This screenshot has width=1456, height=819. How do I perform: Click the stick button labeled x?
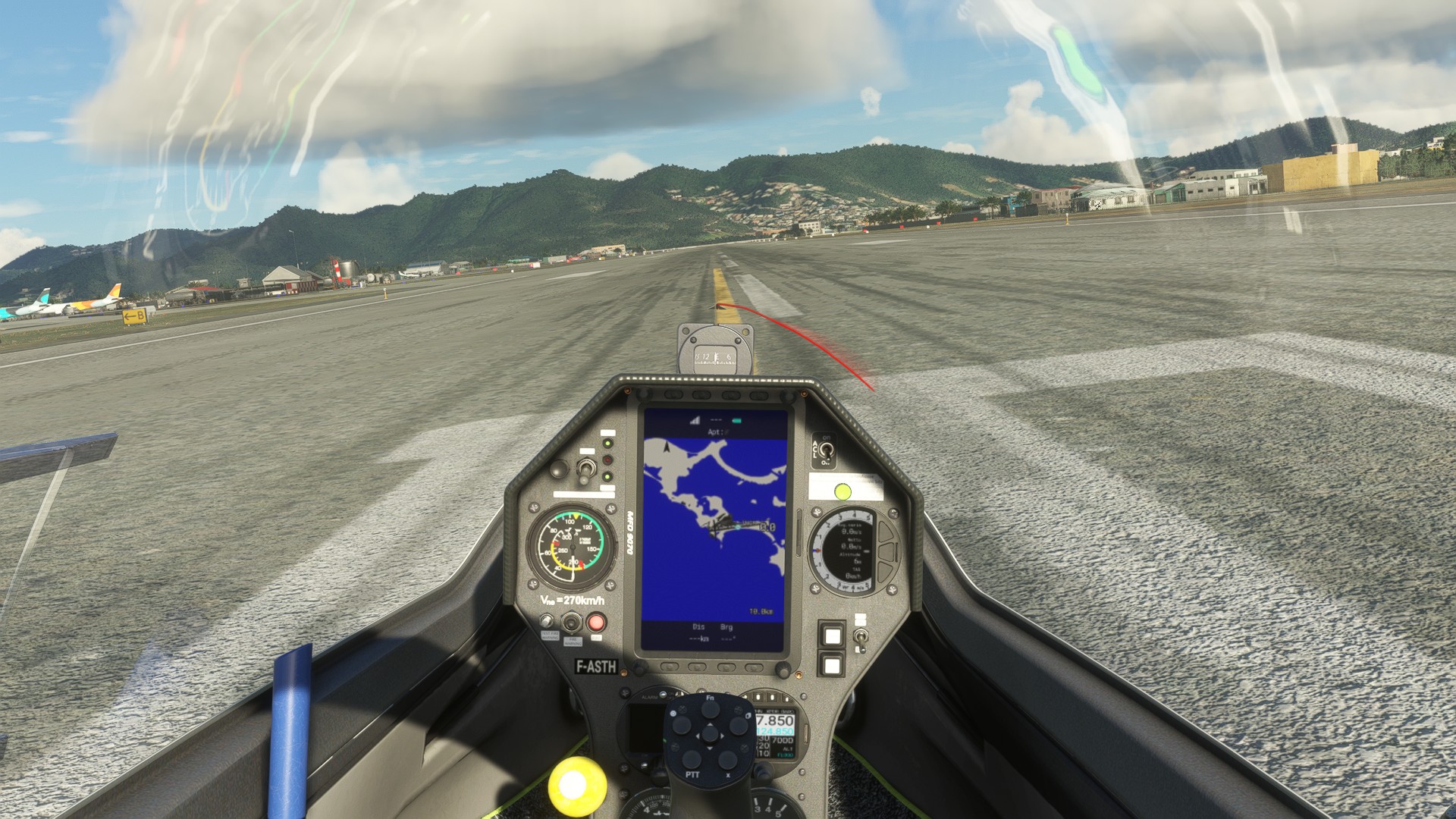tap(728, 761)
